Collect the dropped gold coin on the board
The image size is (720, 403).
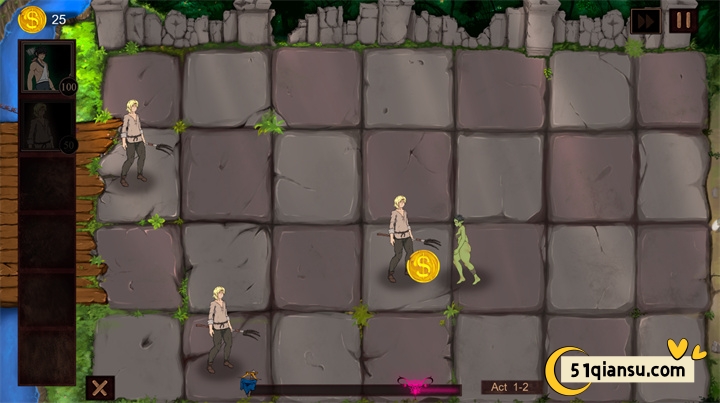[423, 266]
